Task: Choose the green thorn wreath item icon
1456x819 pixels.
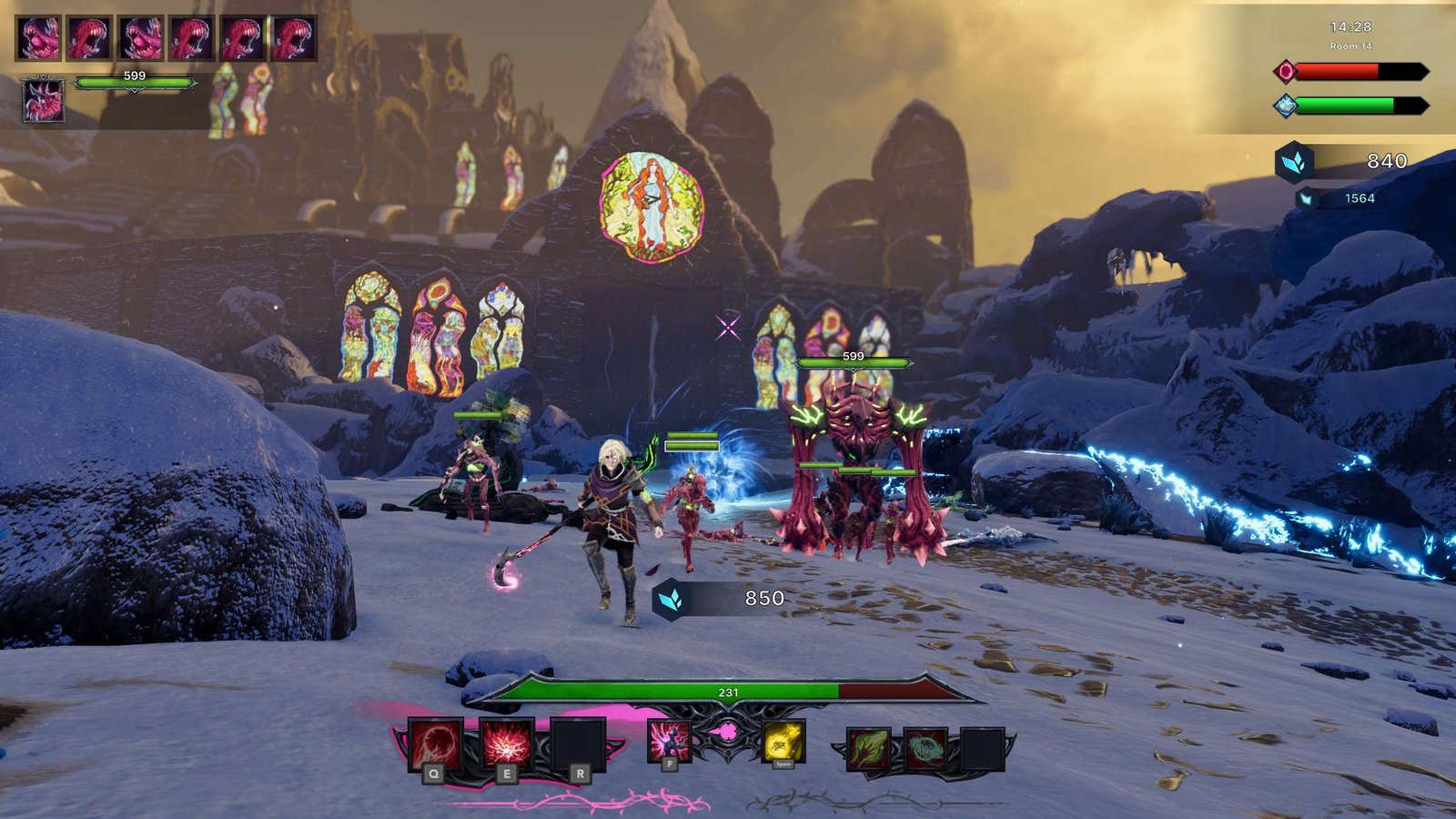Action: tap(925, 749)
